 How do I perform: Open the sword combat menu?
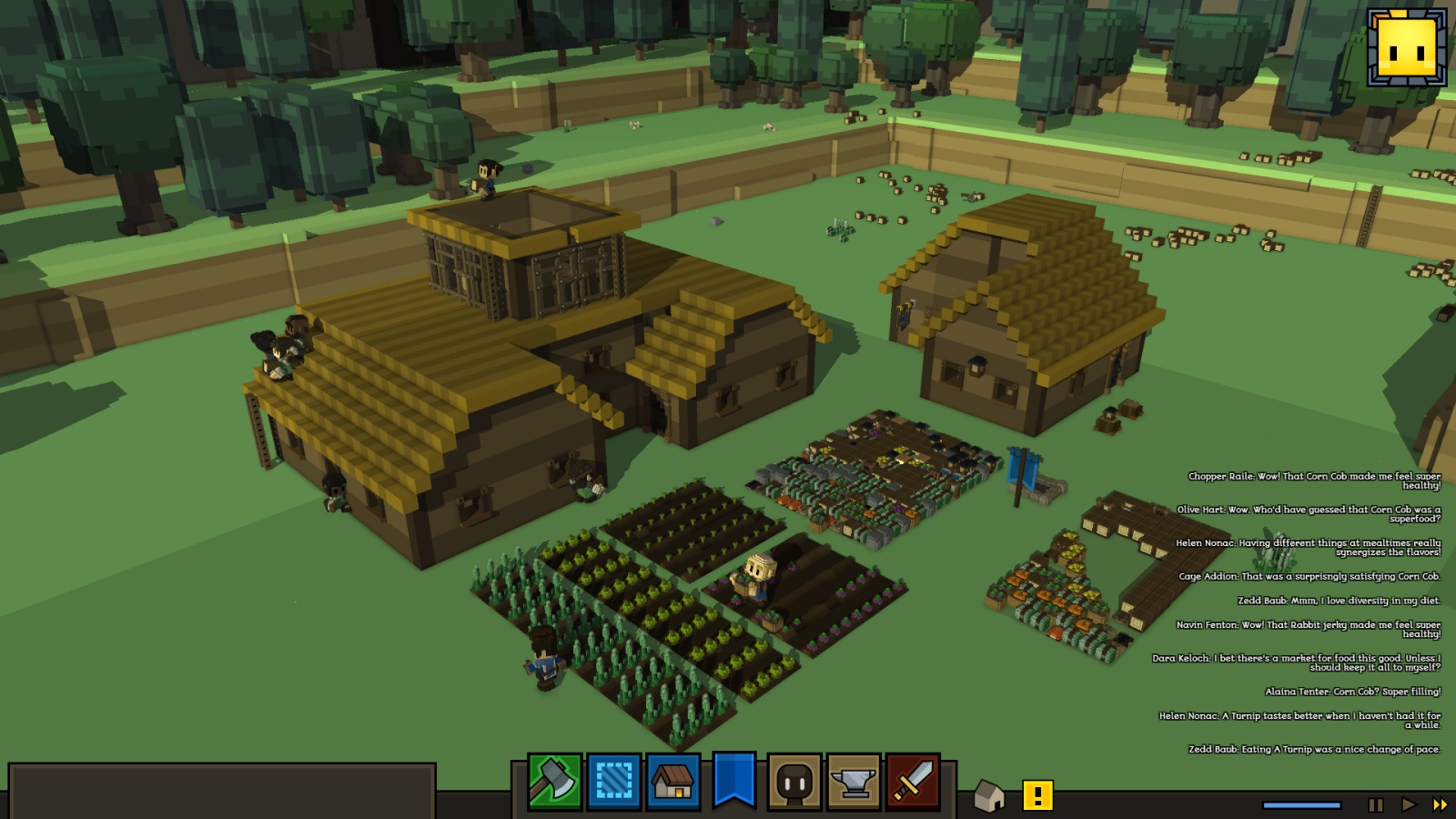coord(913,782)
